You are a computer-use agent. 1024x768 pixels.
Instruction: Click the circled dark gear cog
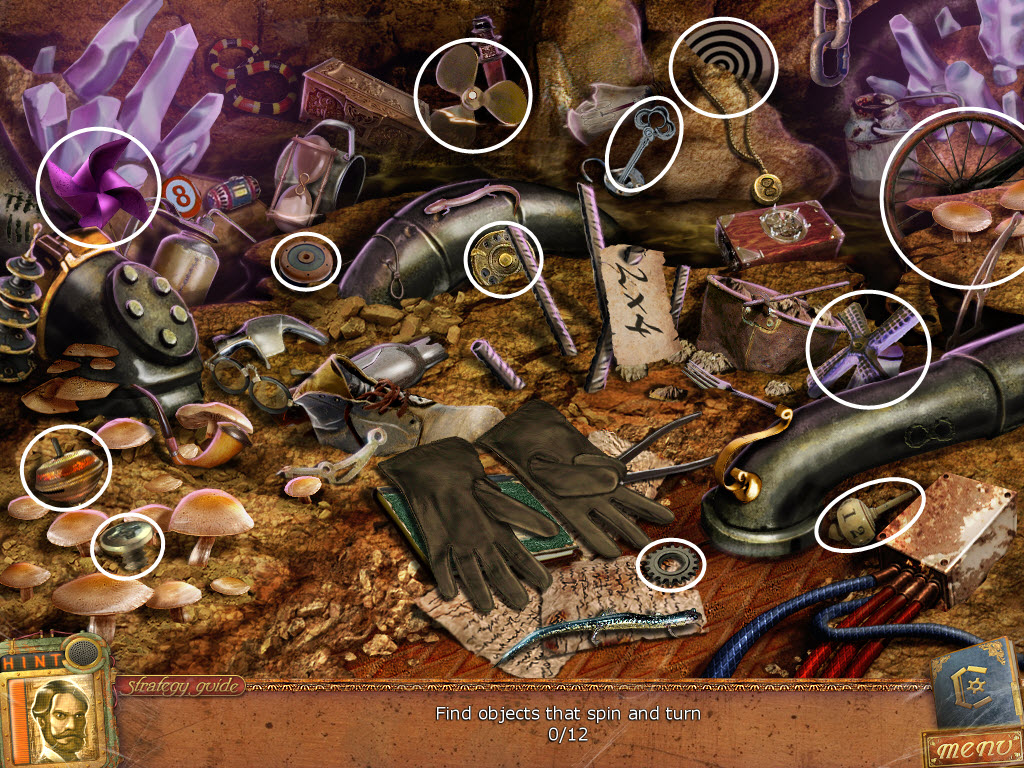[670, 566]
